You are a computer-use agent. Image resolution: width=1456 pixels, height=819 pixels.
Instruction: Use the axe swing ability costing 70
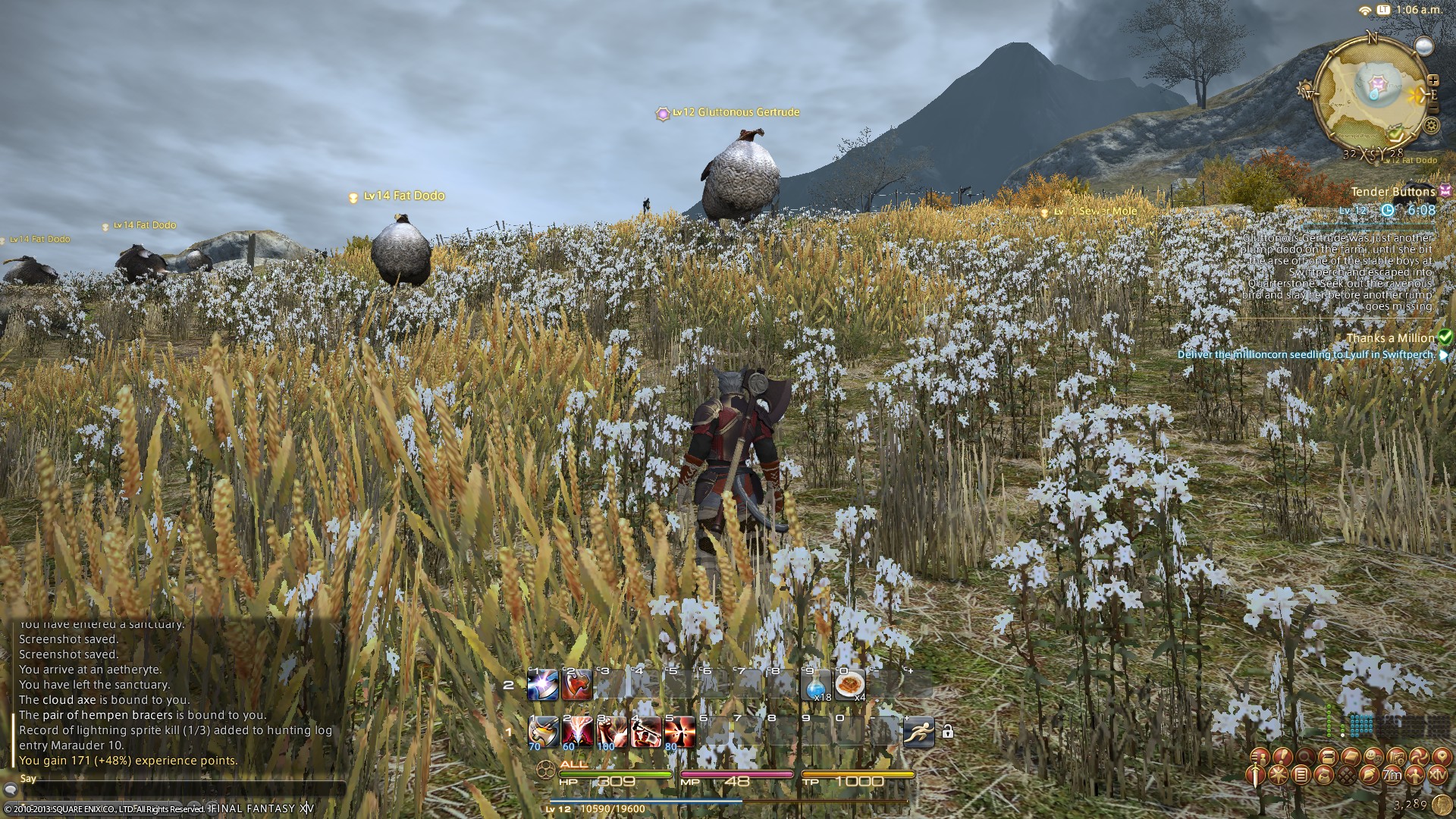(543, 732)
